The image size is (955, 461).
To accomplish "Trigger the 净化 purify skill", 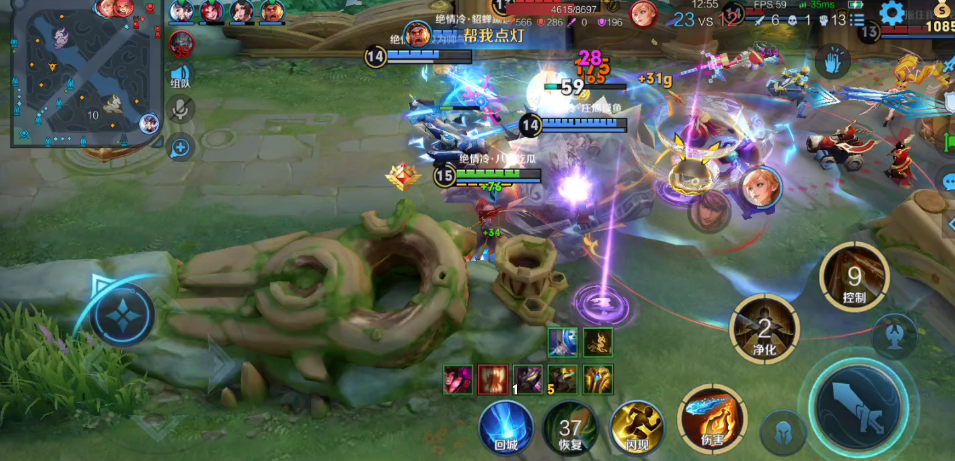I will [765, 329].
